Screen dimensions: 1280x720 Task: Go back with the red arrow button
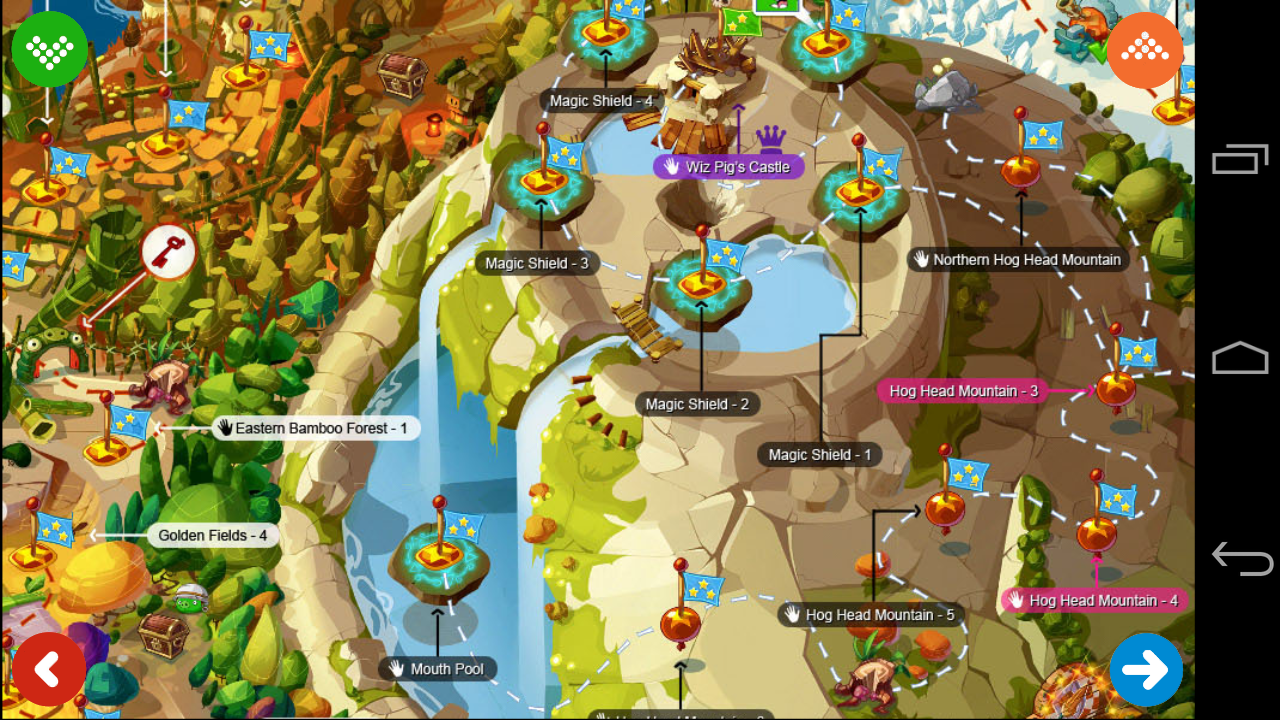coord(49,669)
